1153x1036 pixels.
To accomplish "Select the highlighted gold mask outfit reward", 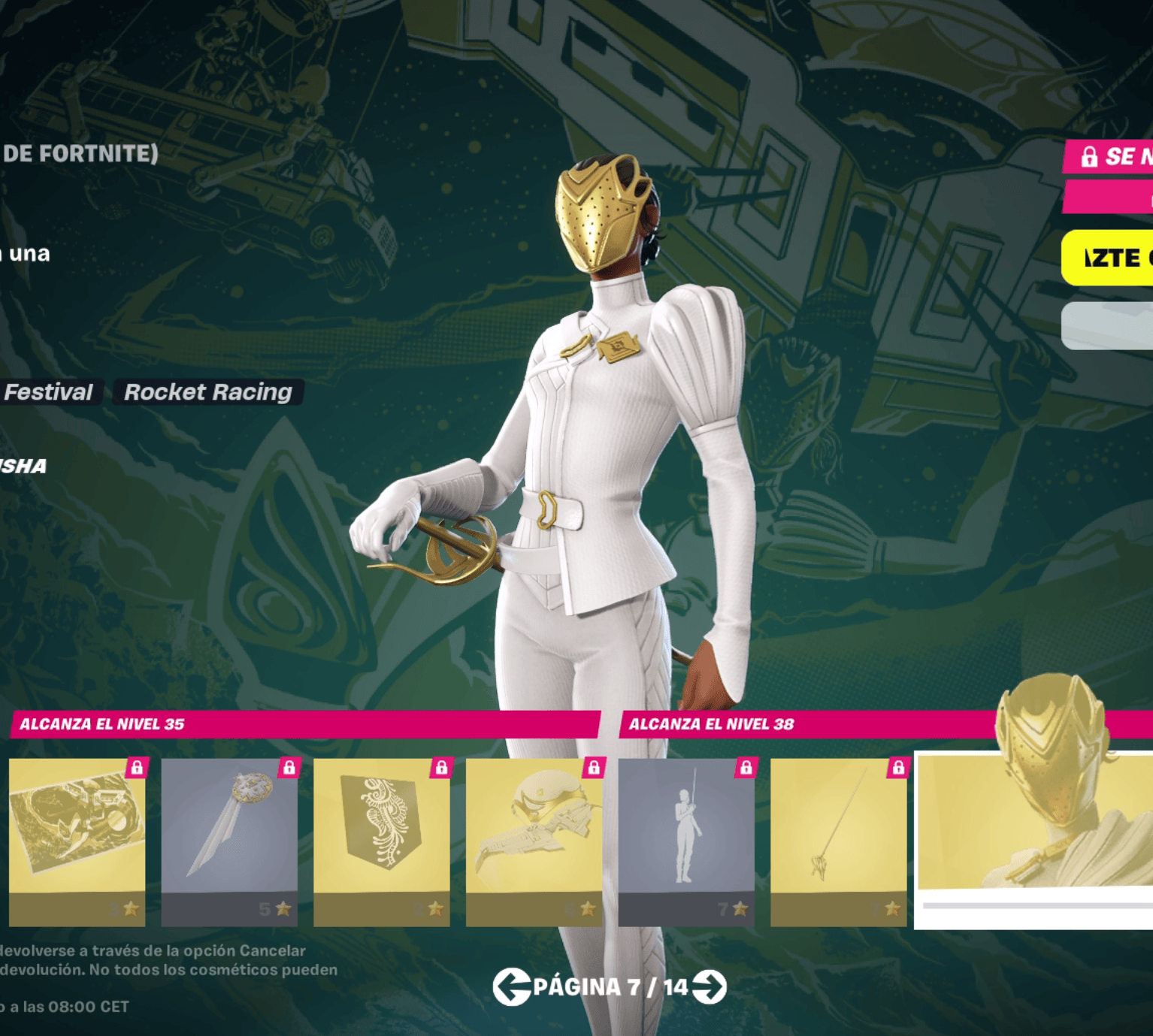I will pos(1034,834).
